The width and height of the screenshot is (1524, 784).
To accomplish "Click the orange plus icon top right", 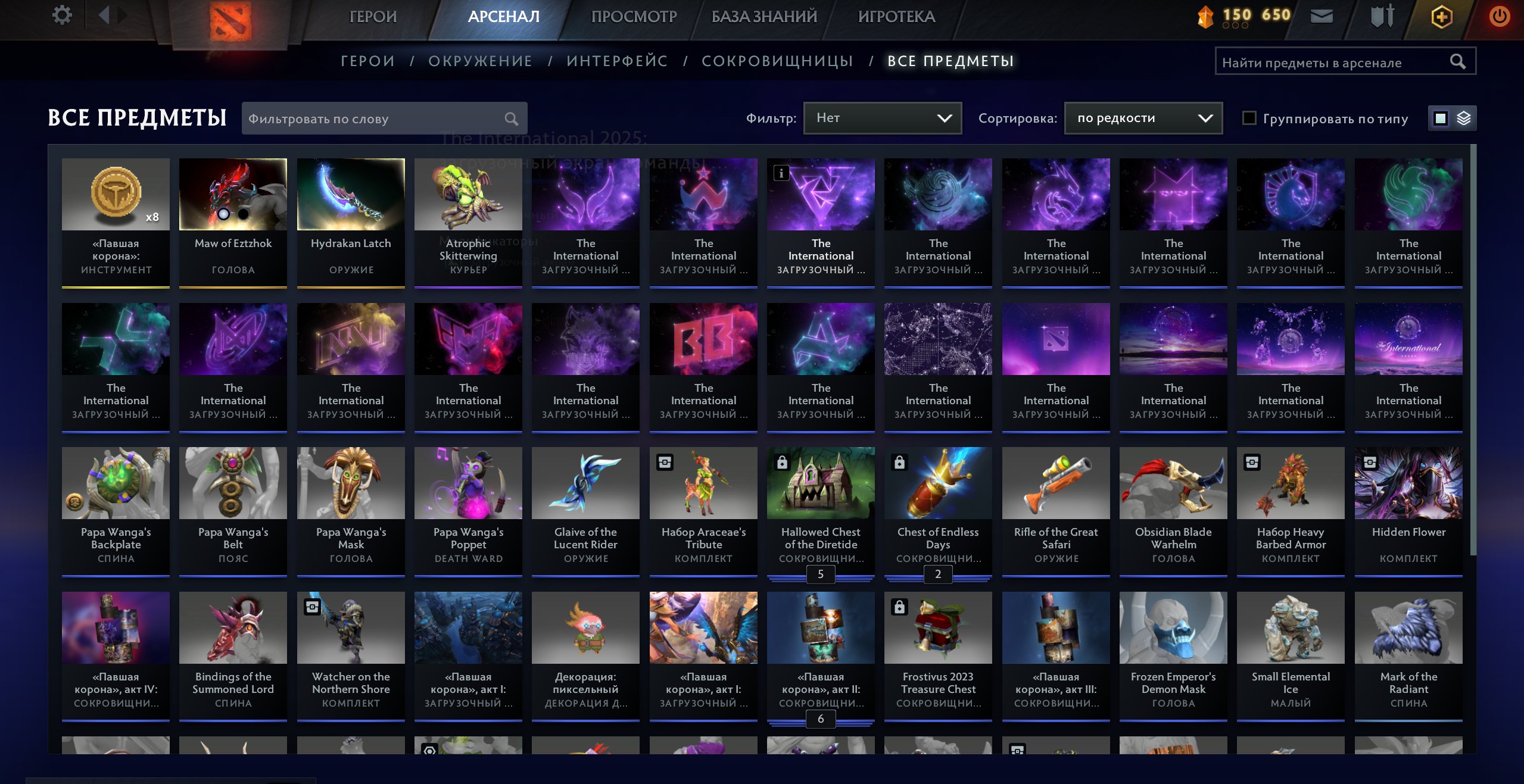I will tap(1441, 16).
